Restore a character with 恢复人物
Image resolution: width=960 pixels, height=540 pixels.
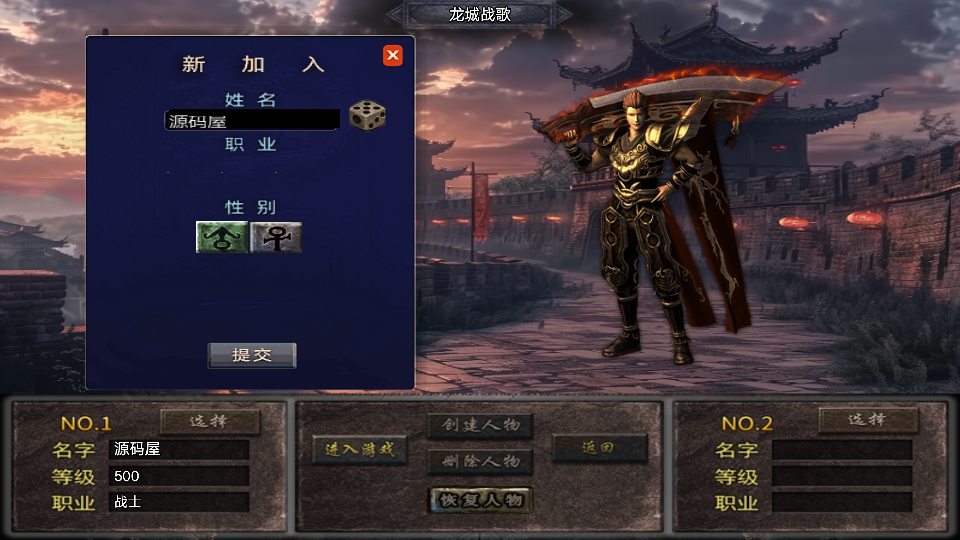480,499
